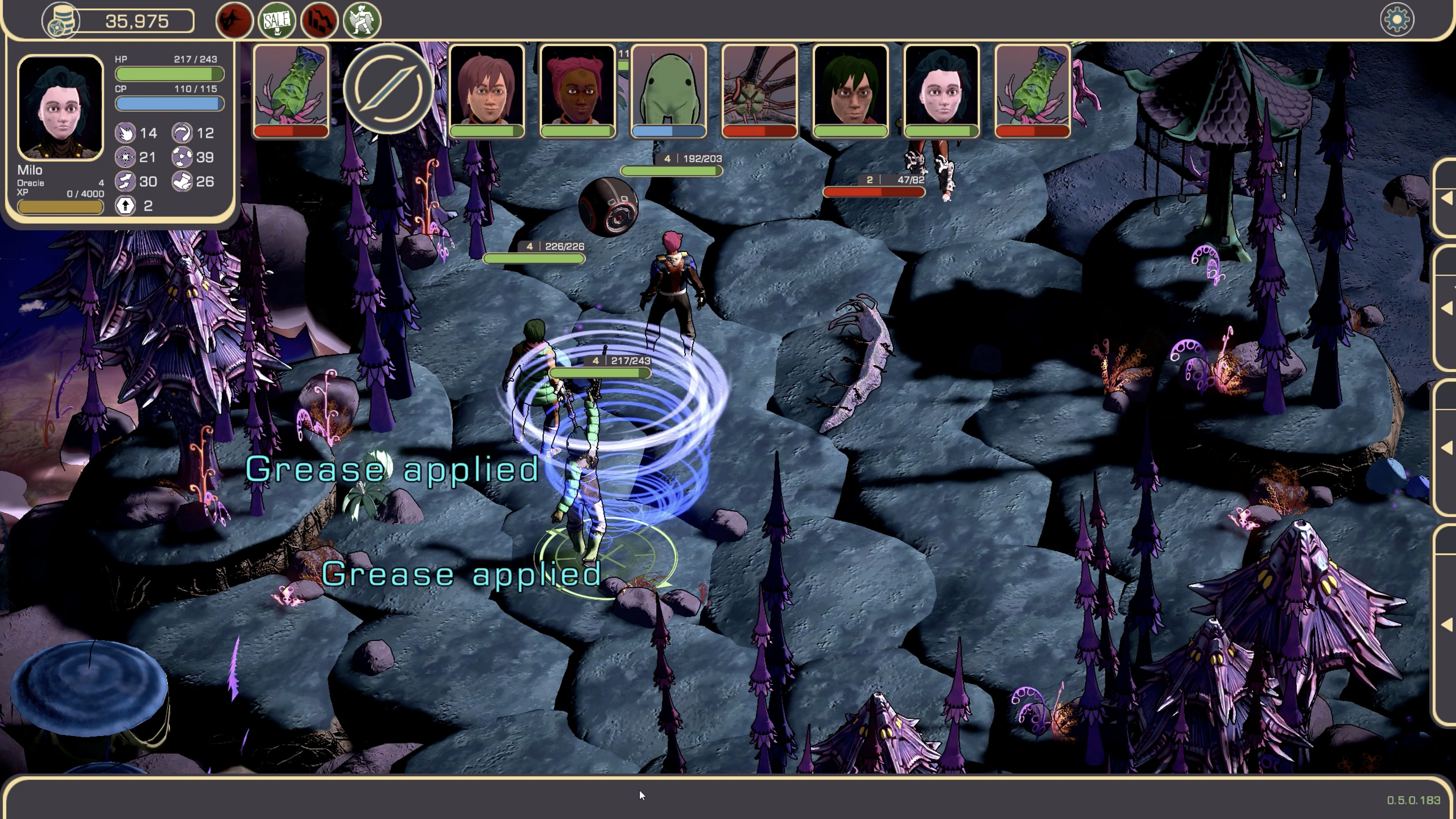Open the witch flight ability icon
Viewport: 1456px width, 819px height.
pos(235,20)
